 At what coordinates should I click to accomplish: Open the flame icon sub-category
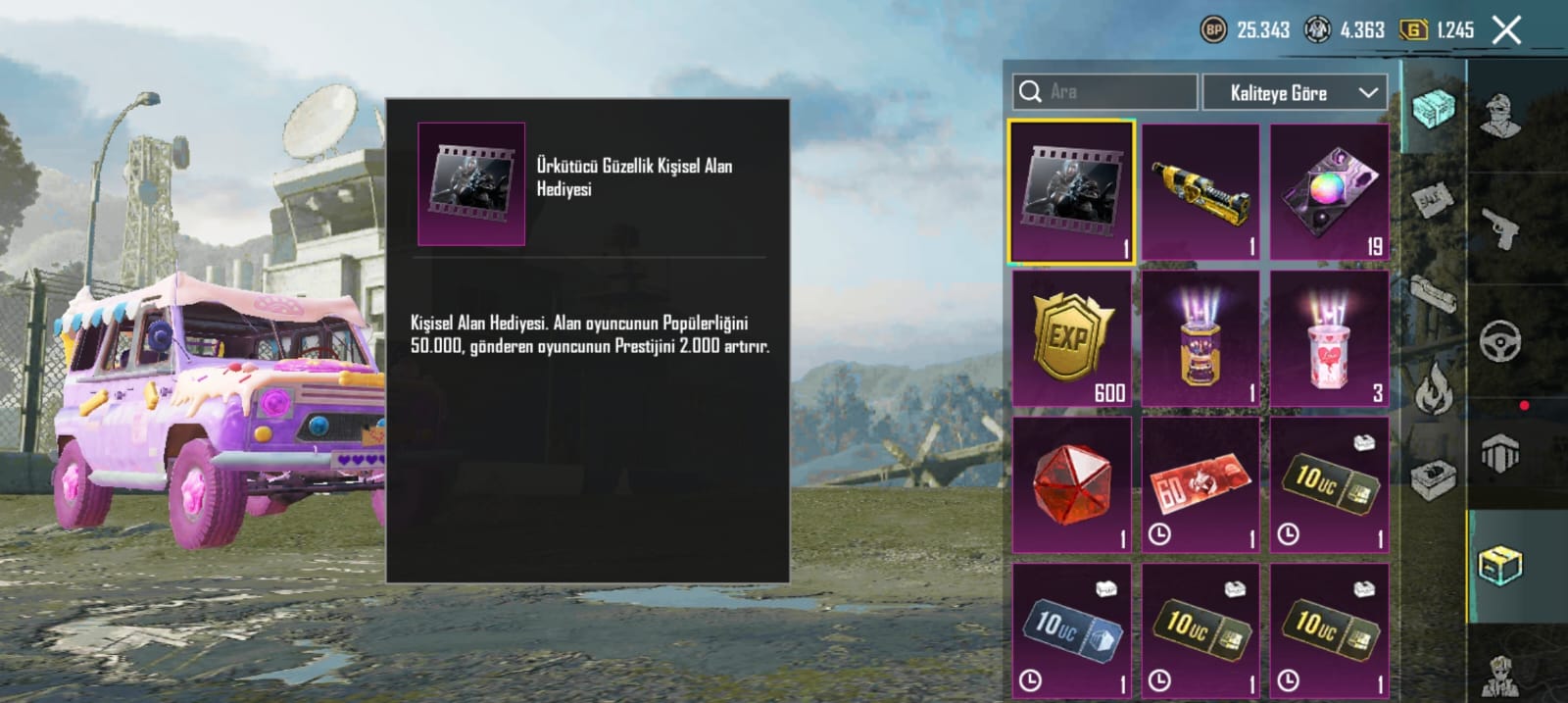(x=1433, y=387)
